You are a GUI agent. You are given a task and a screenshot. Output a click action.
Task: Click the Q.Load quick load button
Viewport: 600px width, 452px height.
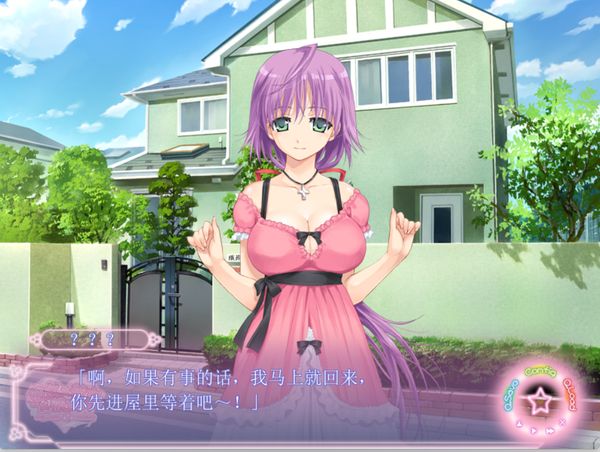pos(571,392)
